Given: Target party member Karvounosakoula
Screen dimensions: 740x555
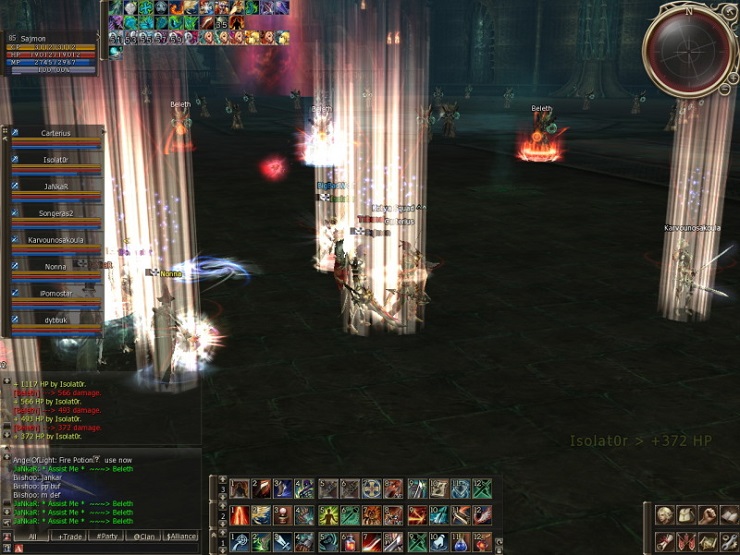Looking at the screenshot, I should [x=56, y=240].
